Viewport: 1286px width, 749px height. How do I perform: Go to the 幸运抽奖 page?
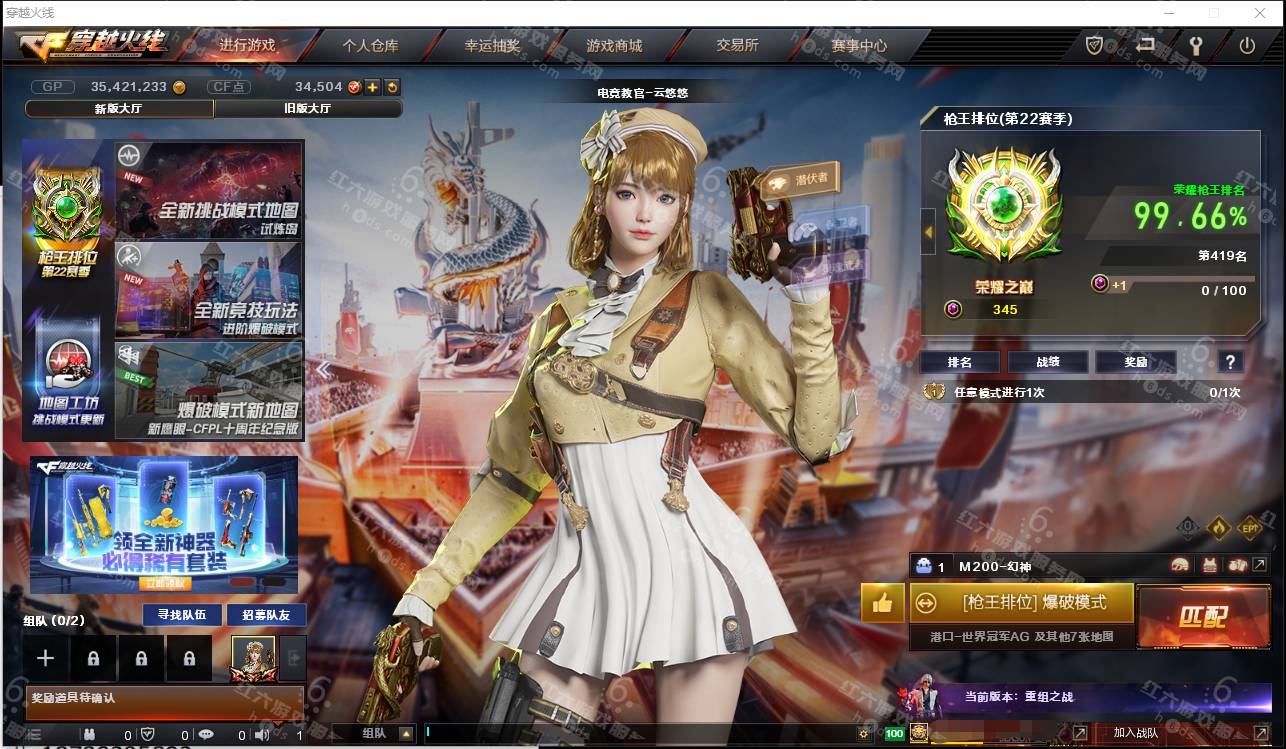pyautogui.click(x=492, y=45)
